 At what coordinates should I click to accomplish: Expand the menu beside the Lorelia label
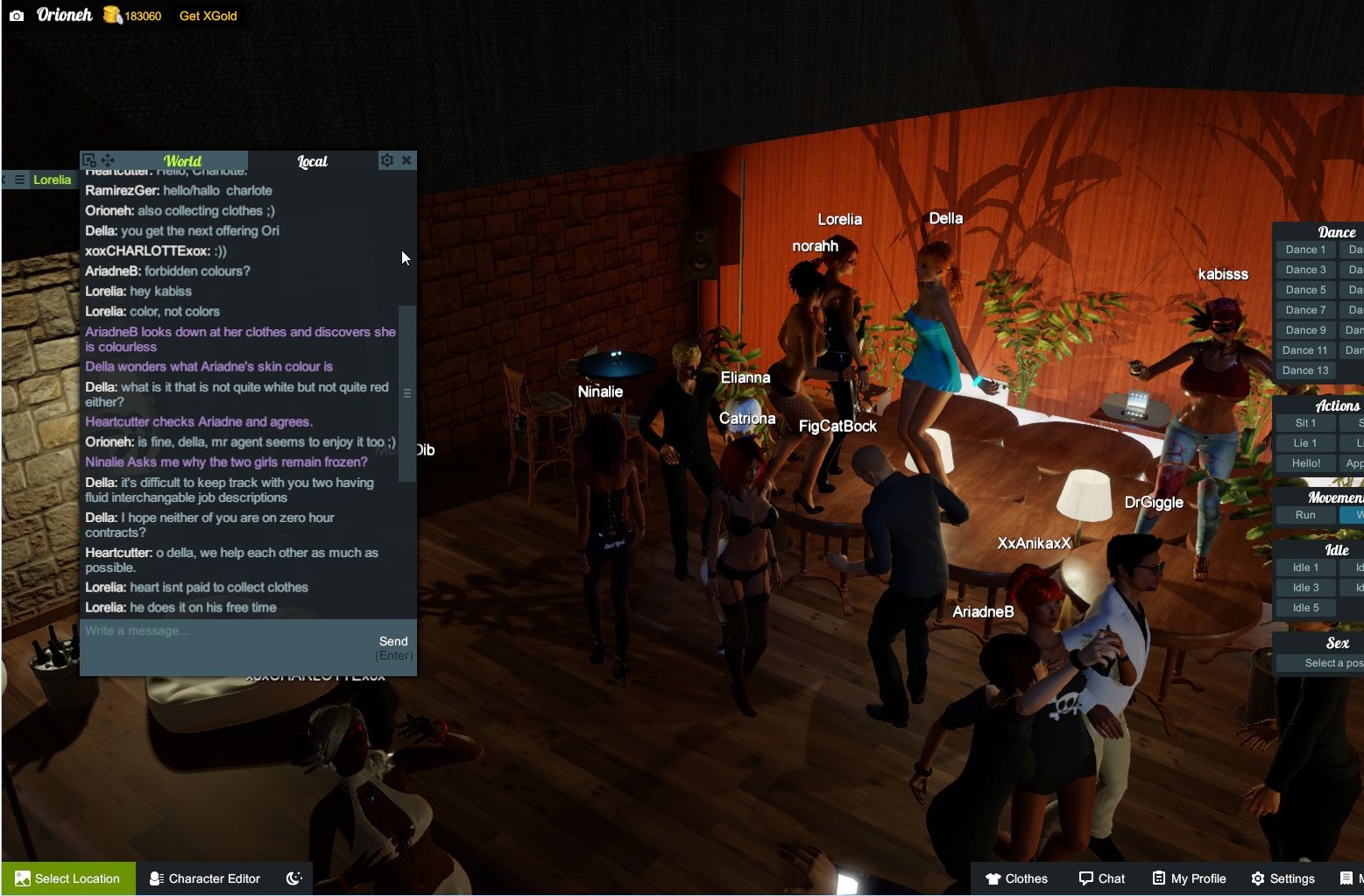click(18, 180)
